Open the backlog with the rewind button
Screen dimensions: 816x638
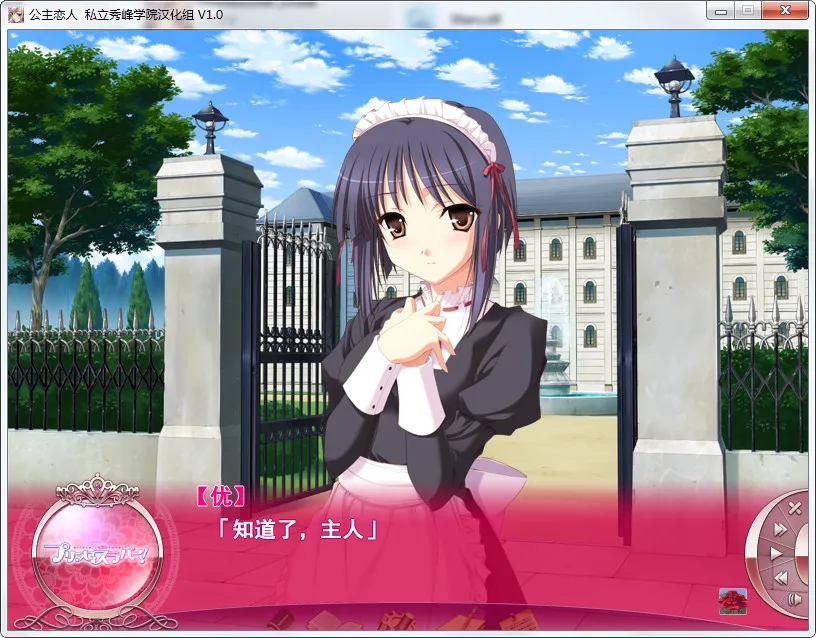pyautogui.click(x=781, y=577)
